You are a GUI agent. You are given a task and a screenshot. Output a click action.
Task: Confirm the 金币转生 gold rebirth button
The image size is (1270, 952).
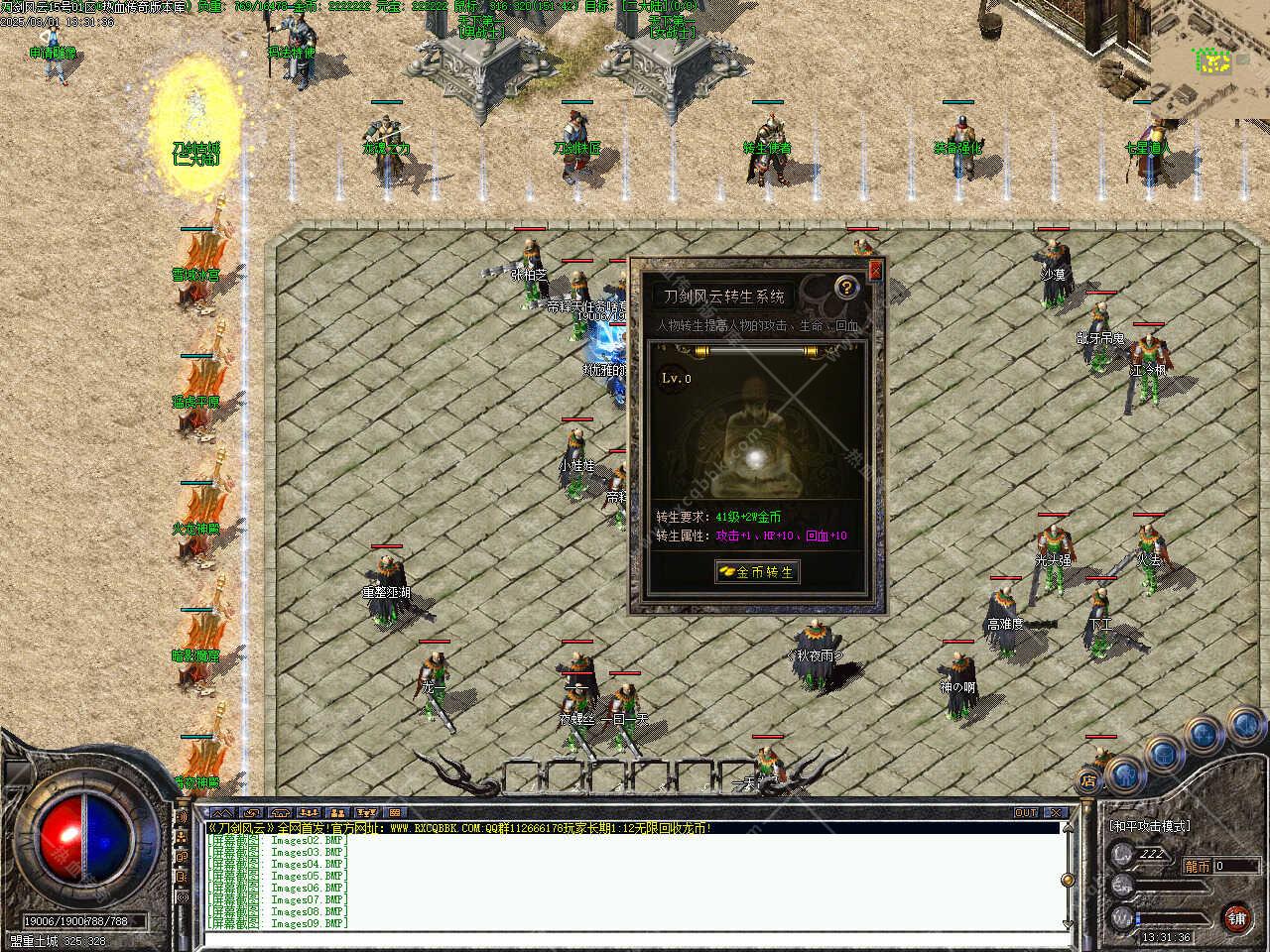[x=757, y=572]
